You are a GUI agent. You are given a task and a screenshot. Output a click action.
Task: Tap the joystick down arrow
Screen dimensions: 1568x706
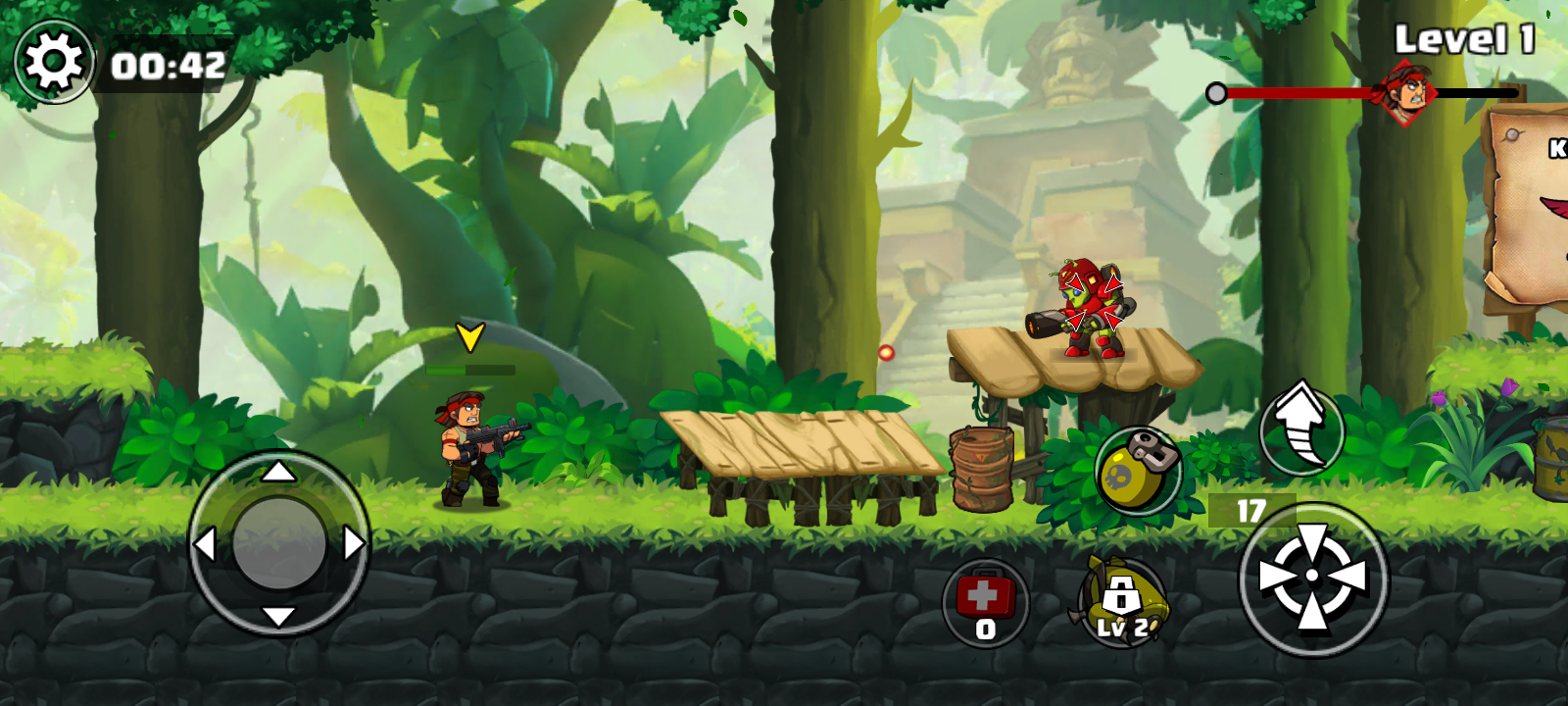279,617
